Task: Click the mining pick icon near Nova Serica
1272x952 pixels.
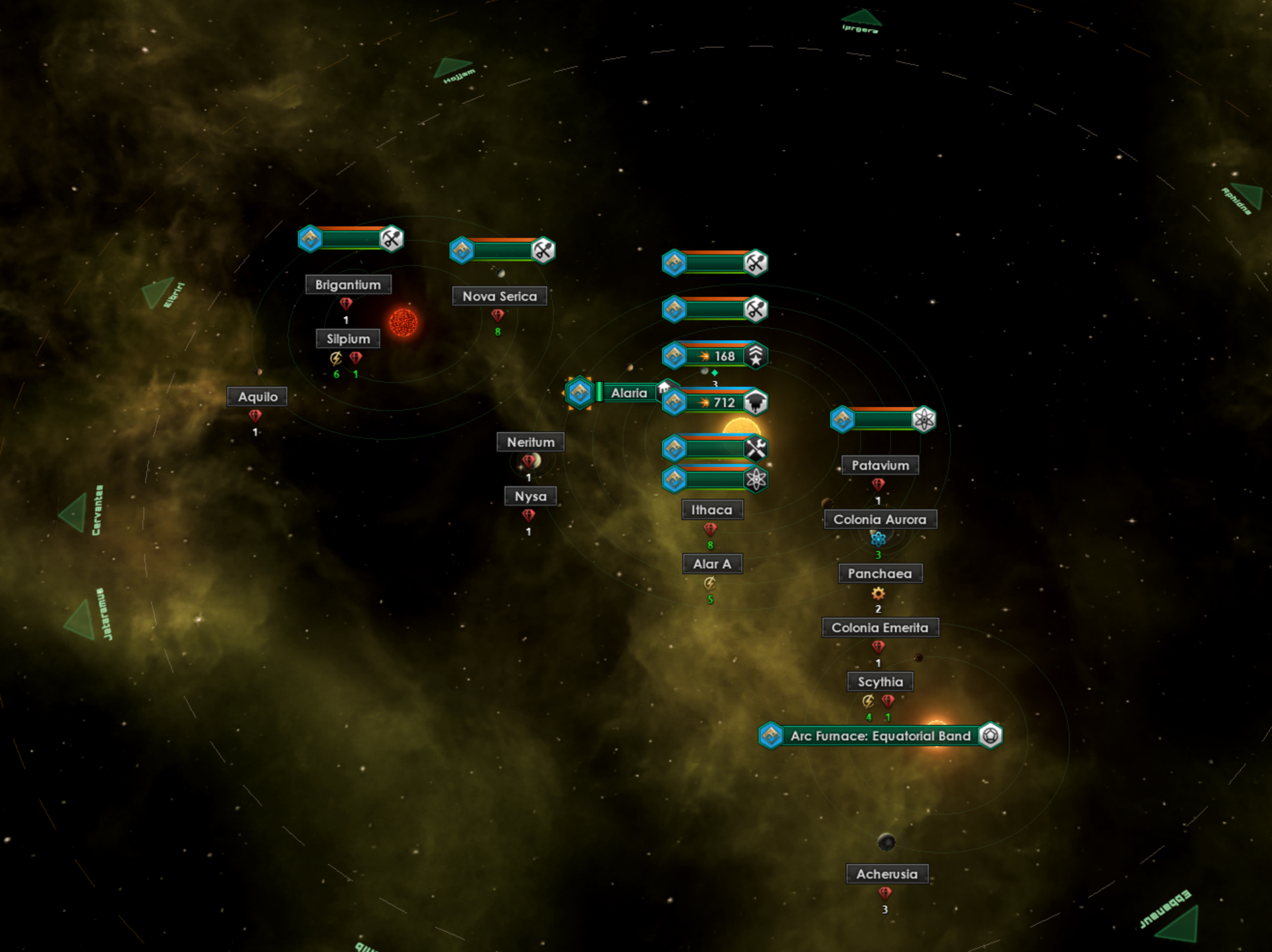Action: (544, 251)
